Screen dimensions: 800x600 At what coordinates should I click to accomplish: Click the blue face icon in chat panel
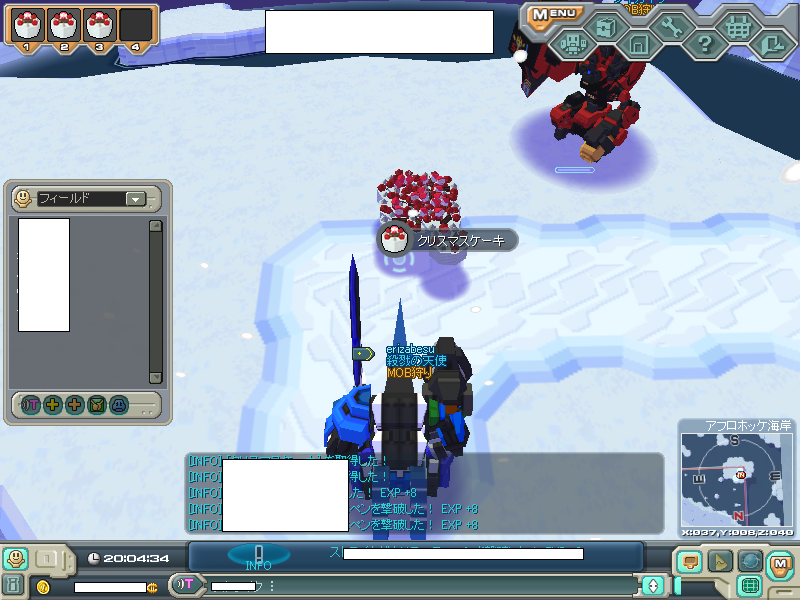[119, 405]
